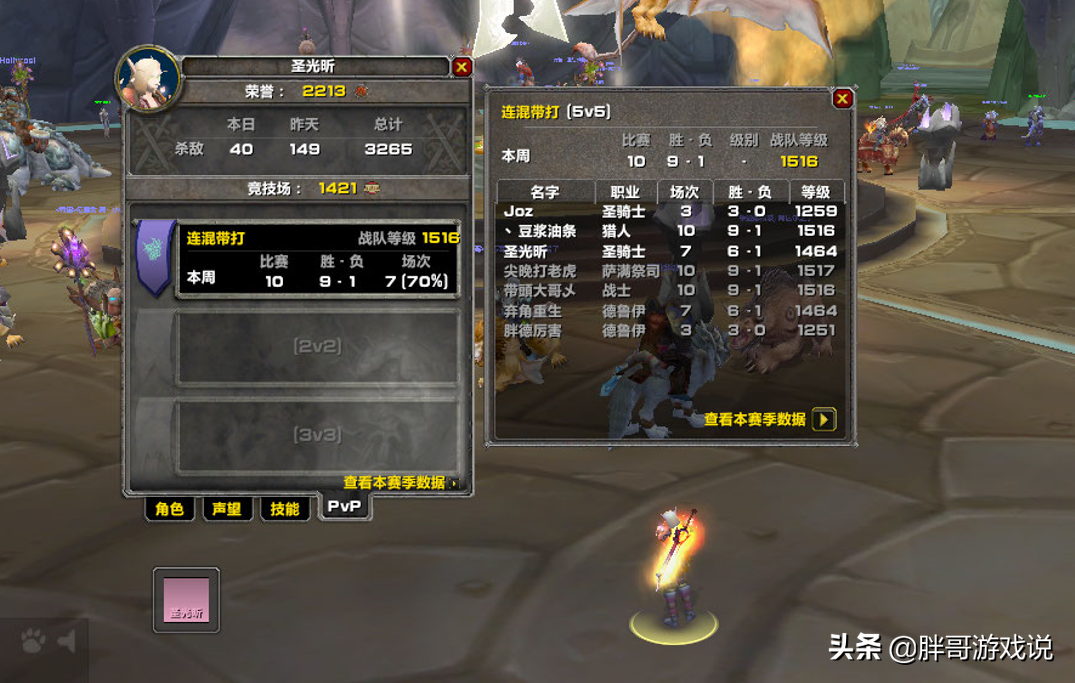Click the empty 3v3 team slot
The image size is (1075, 683).
(317, 435)
